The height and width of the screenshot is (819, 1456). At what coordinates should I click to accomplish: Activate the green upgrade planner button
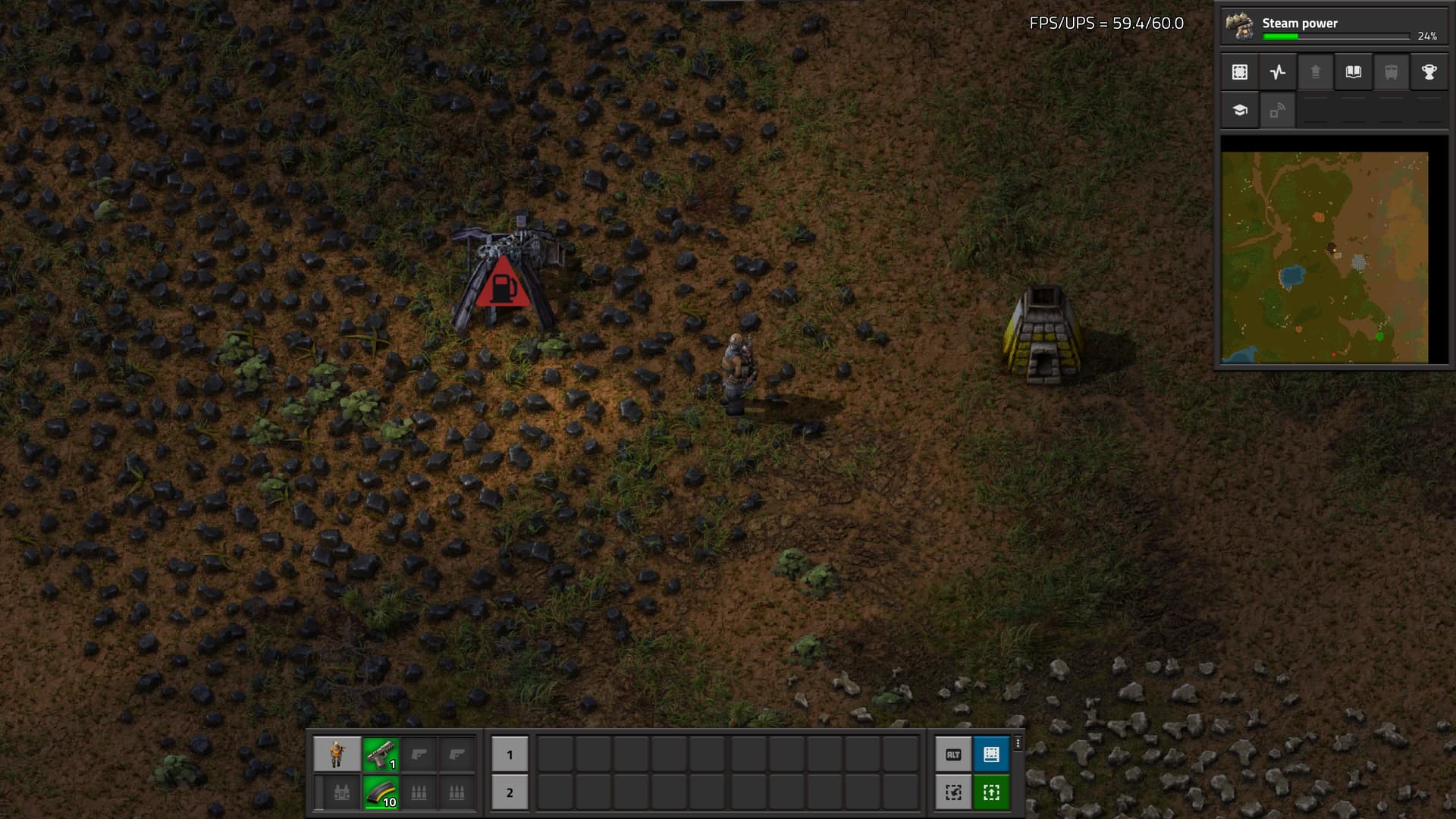tap(991, 792)
